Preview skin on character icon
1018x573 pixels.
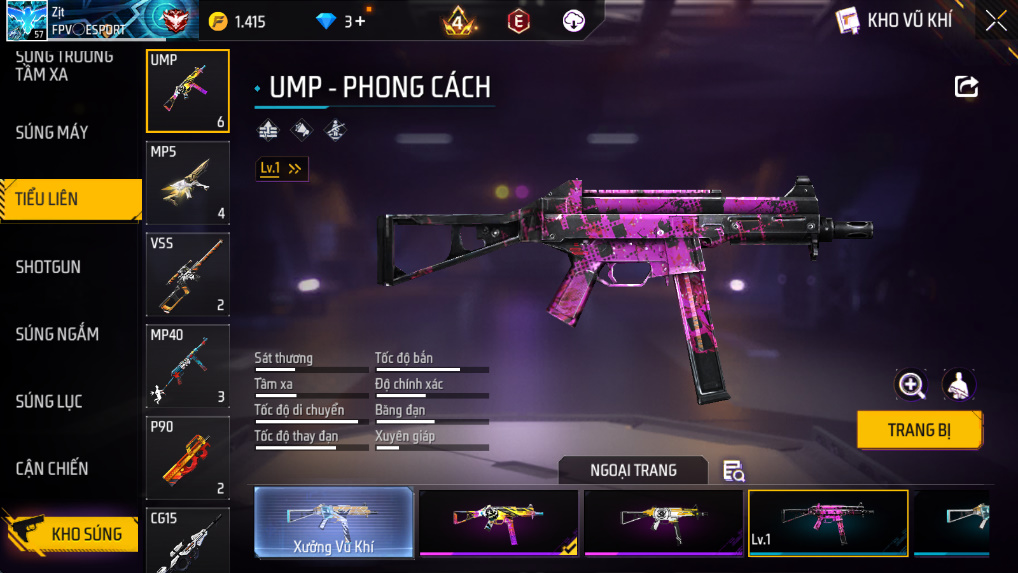(x=959, y=384)
